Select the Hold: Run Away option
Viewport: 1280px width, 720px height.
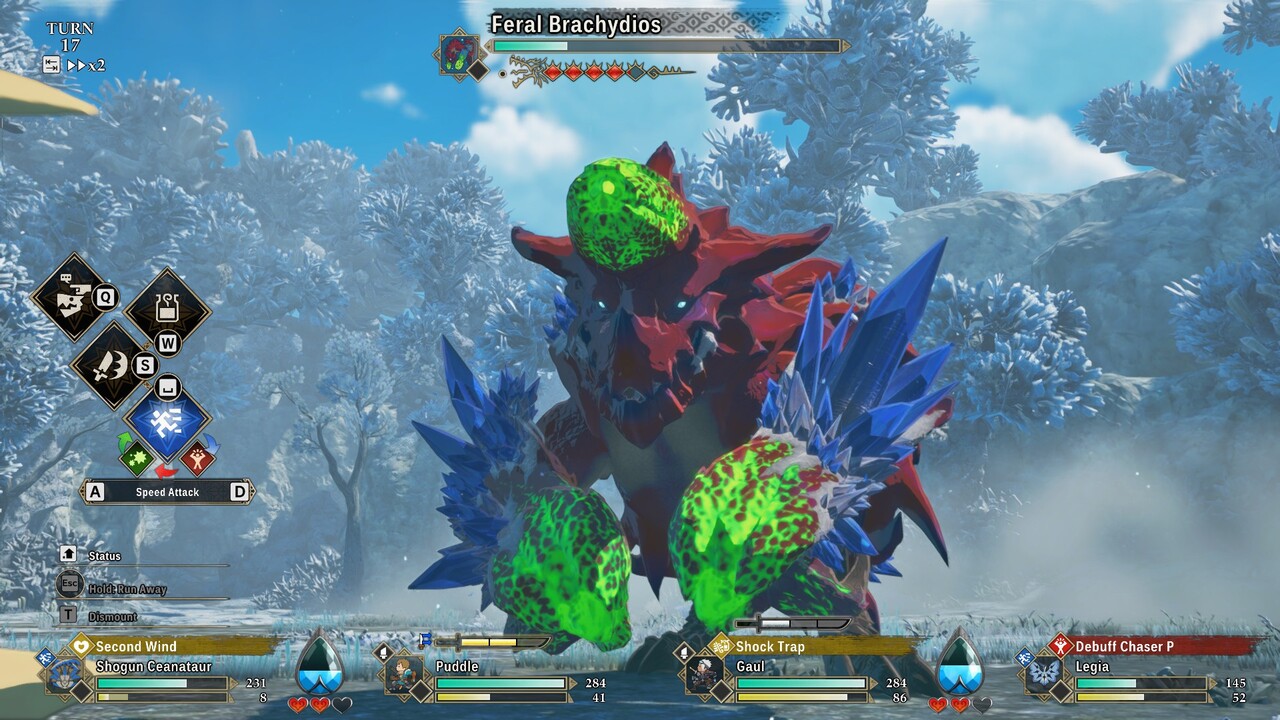coord(125,589)
